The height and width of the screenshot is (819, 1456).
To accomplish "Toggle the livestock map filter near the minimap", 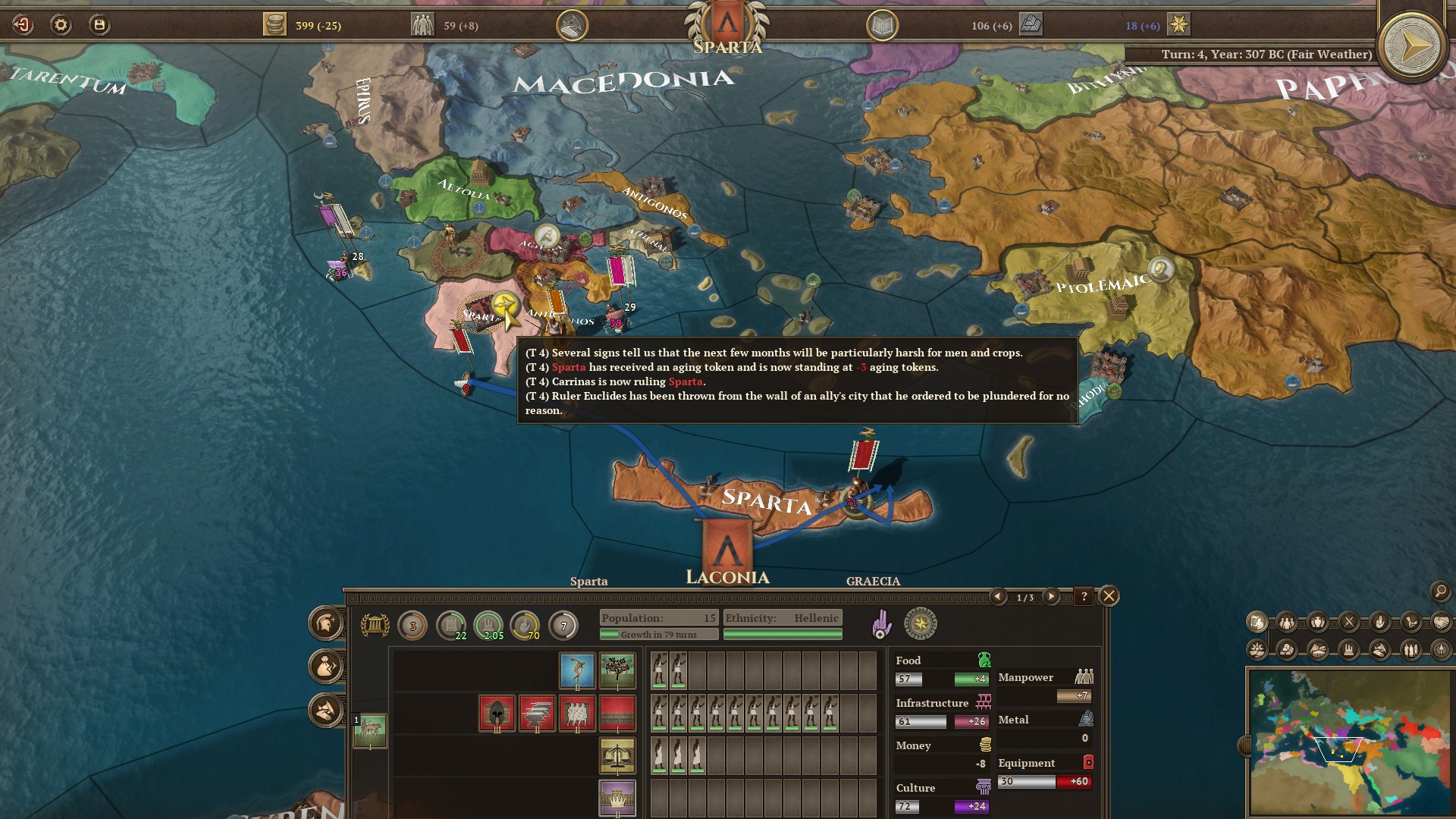I will (x=1379, y=651).
